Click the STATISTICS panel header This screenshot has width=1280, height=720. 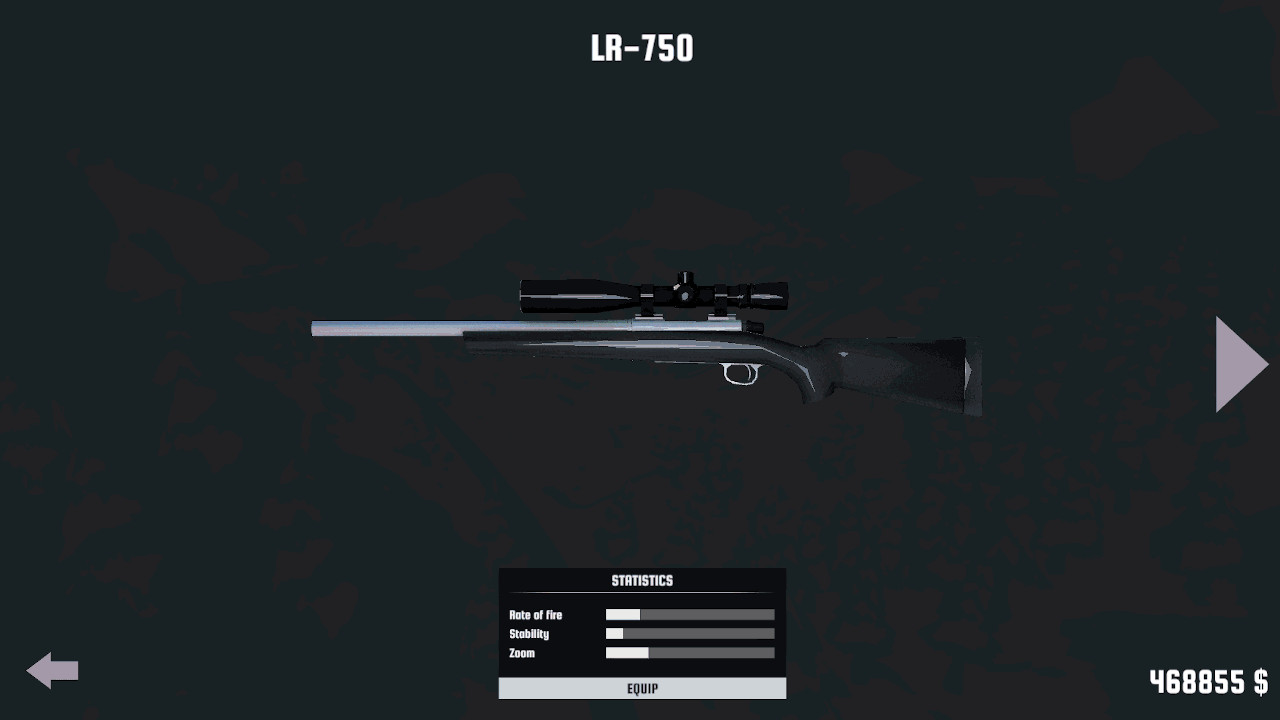tap(641, 580)
